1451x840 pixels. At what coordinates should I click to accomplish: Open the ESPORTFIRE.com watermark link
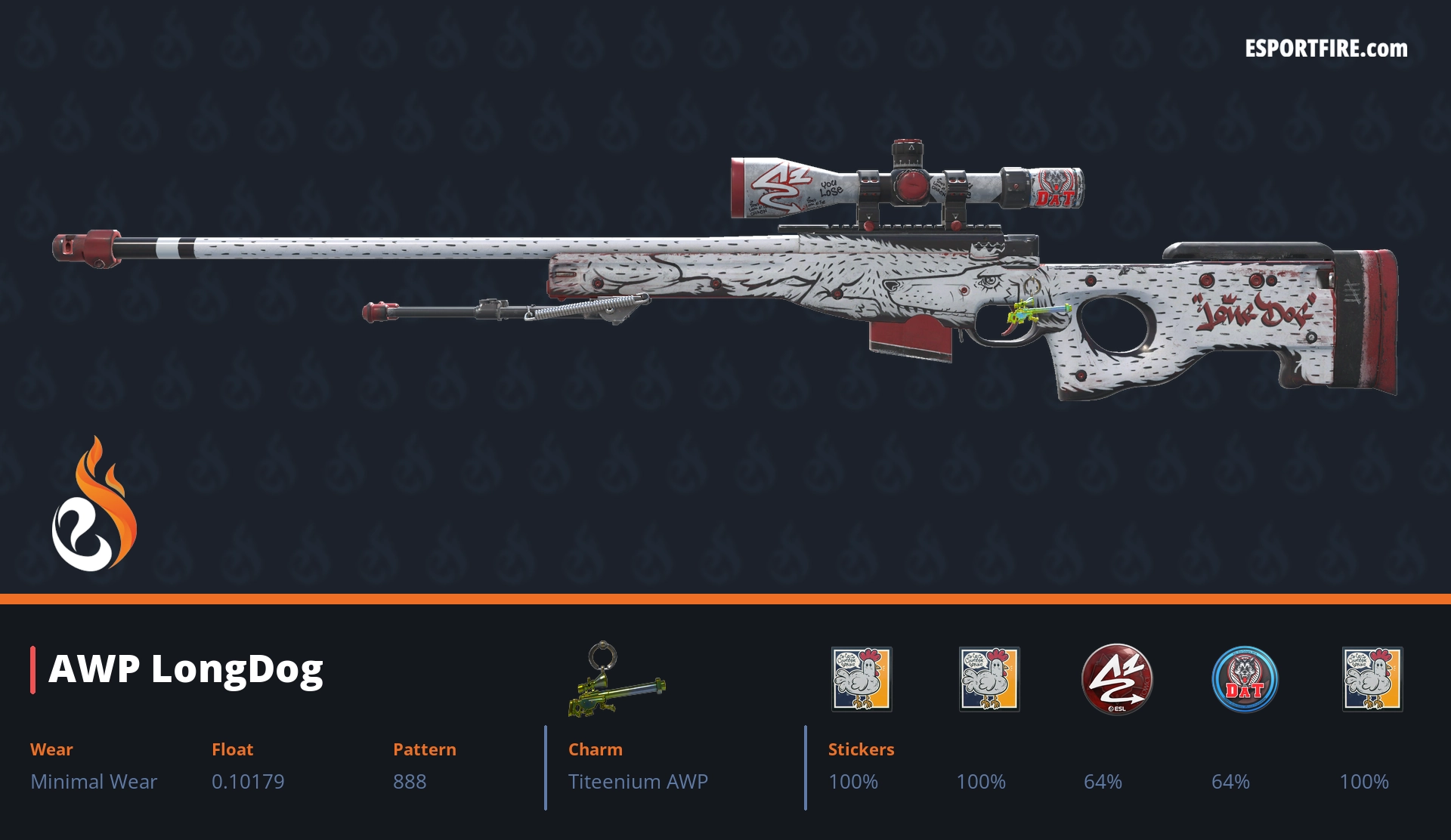pyautogui.click(x=1326, y=49)
